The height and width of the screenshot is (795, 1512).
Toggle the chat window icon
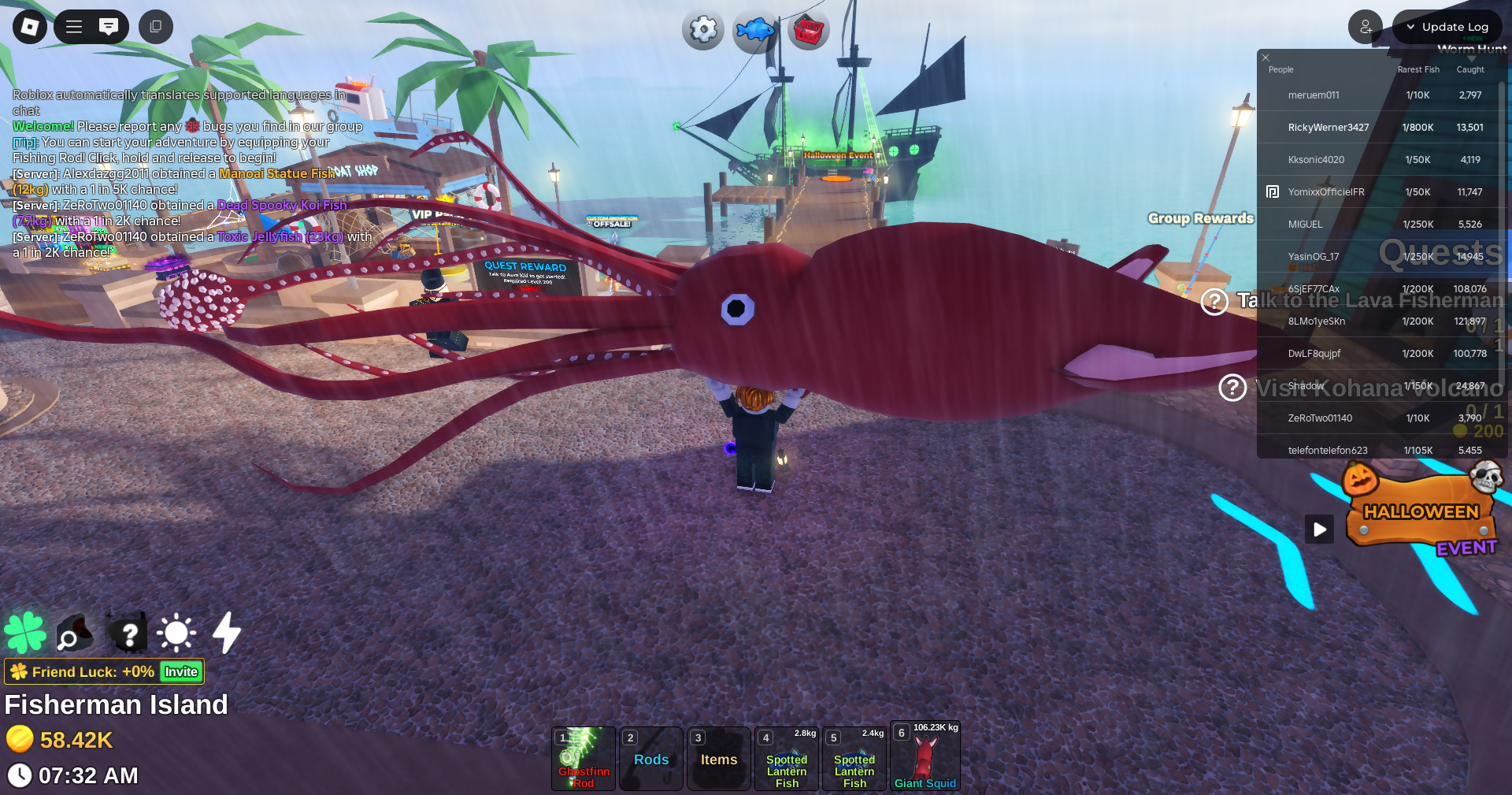click(109, 27)
